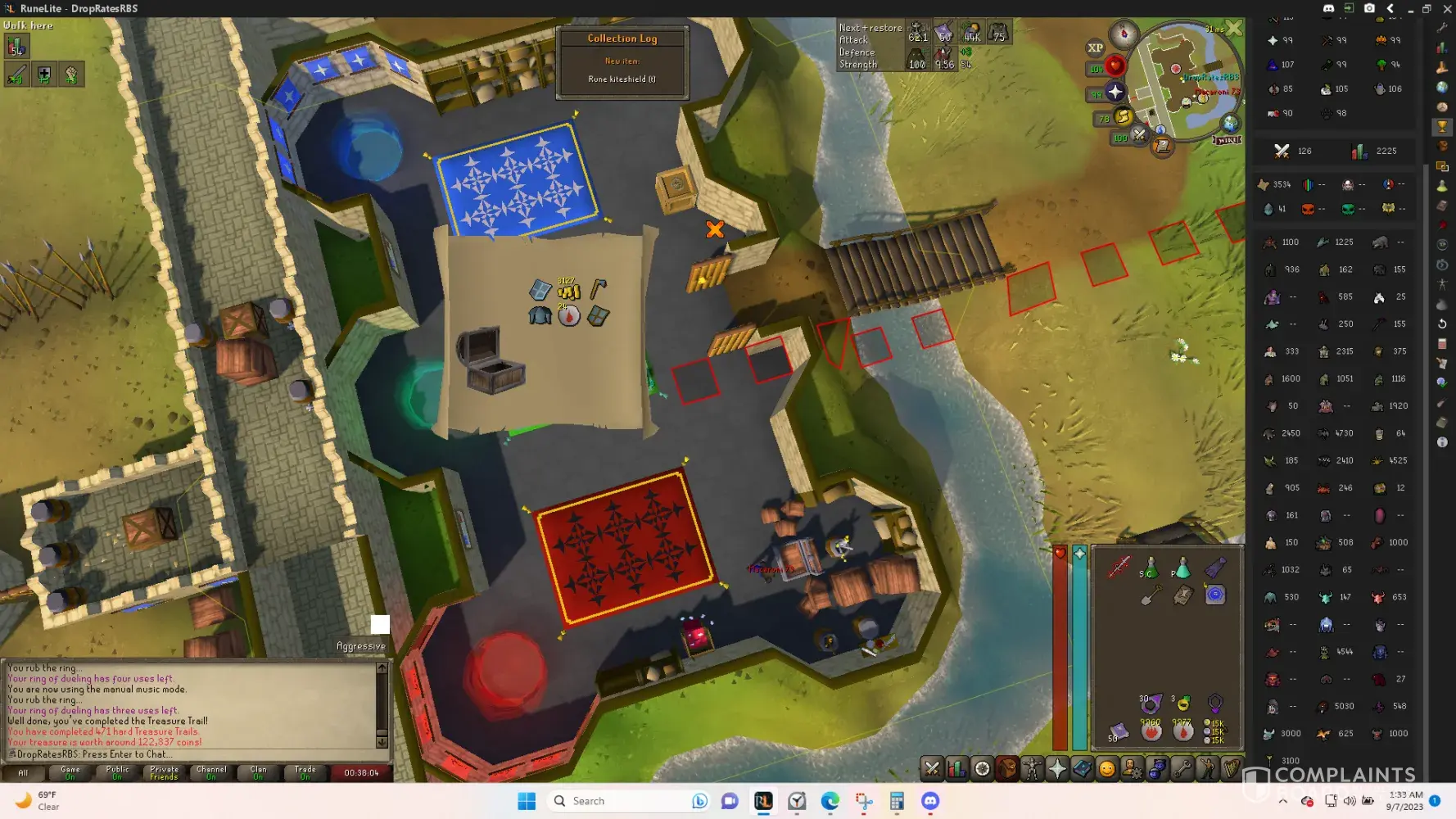The image size is (1456, 819).
Task: Click the compass to face north
Action: click(1124, 34)
